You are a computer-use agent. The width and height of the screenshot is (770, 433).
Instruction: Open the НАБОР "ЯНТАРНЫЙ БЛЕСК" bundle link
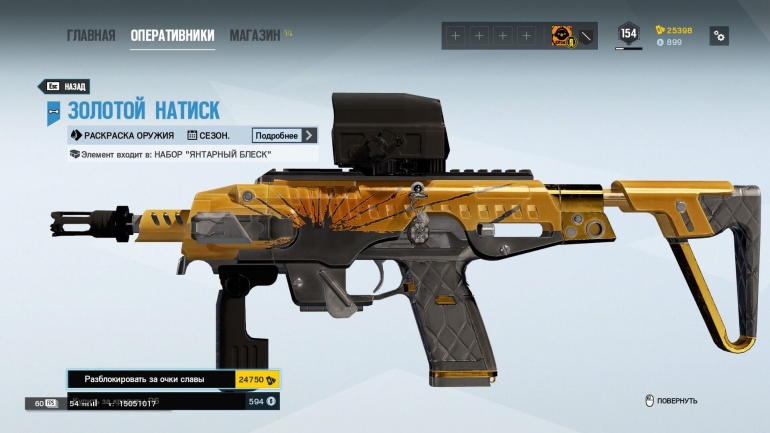(x=192, y=154)
